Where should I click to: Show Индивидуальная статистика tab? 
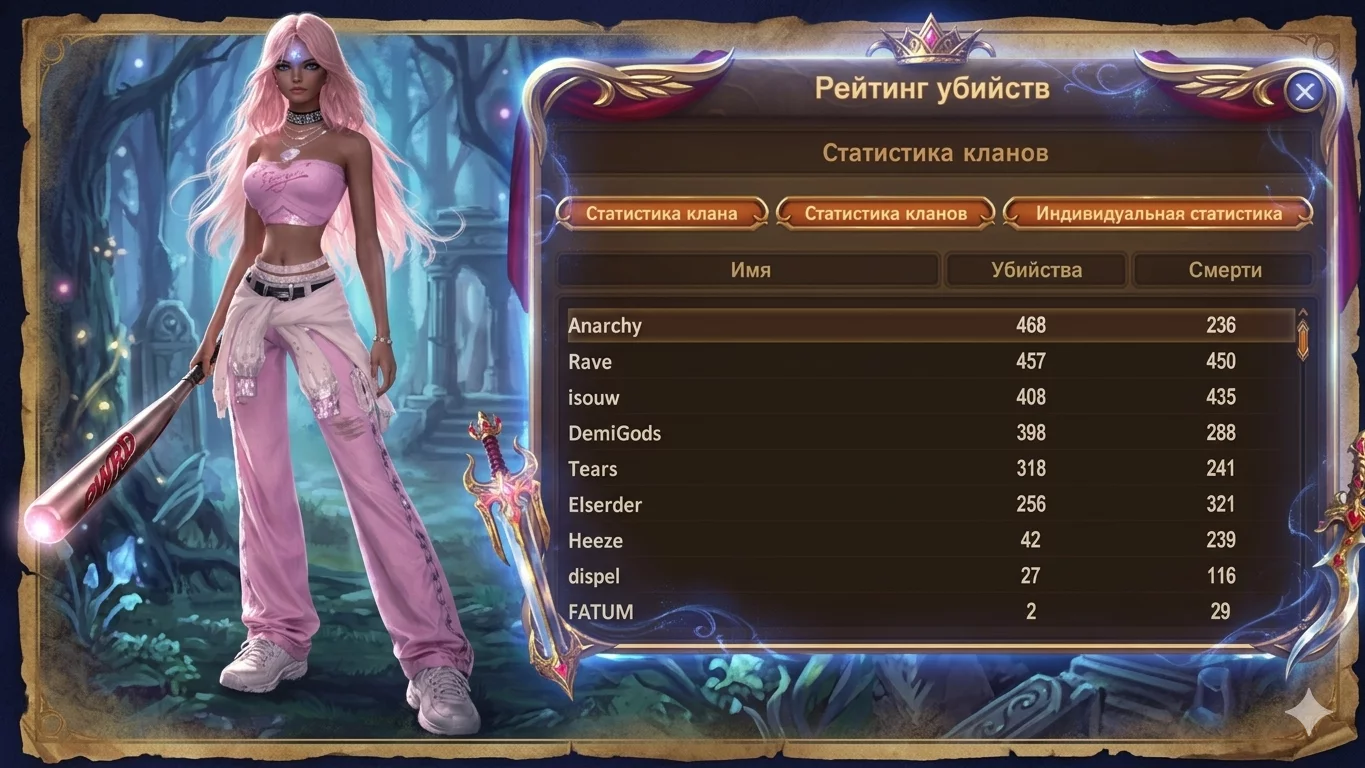point(1158,213)
